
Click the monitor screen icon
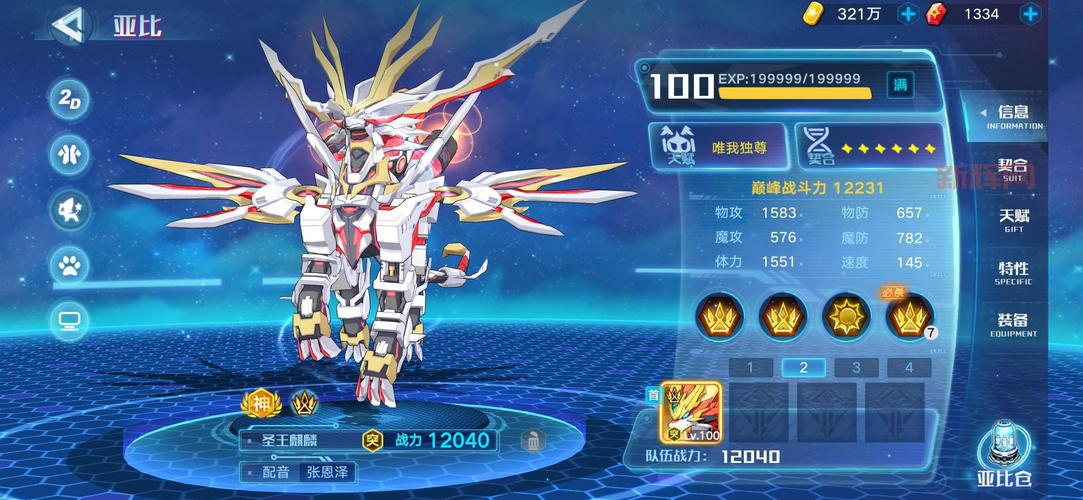[x=71, y=321]
